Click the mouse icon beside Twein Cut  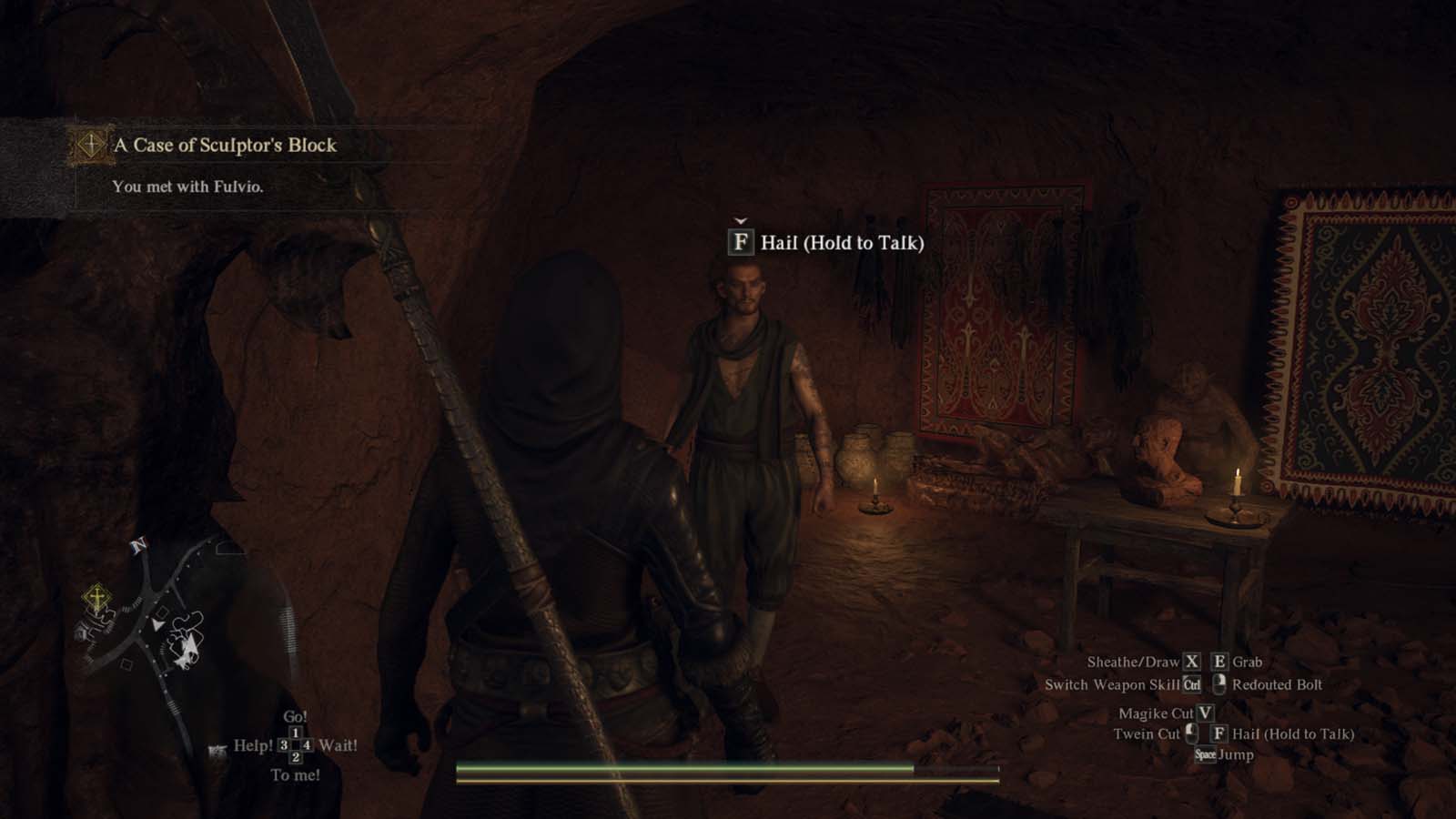pos(1192,733)
